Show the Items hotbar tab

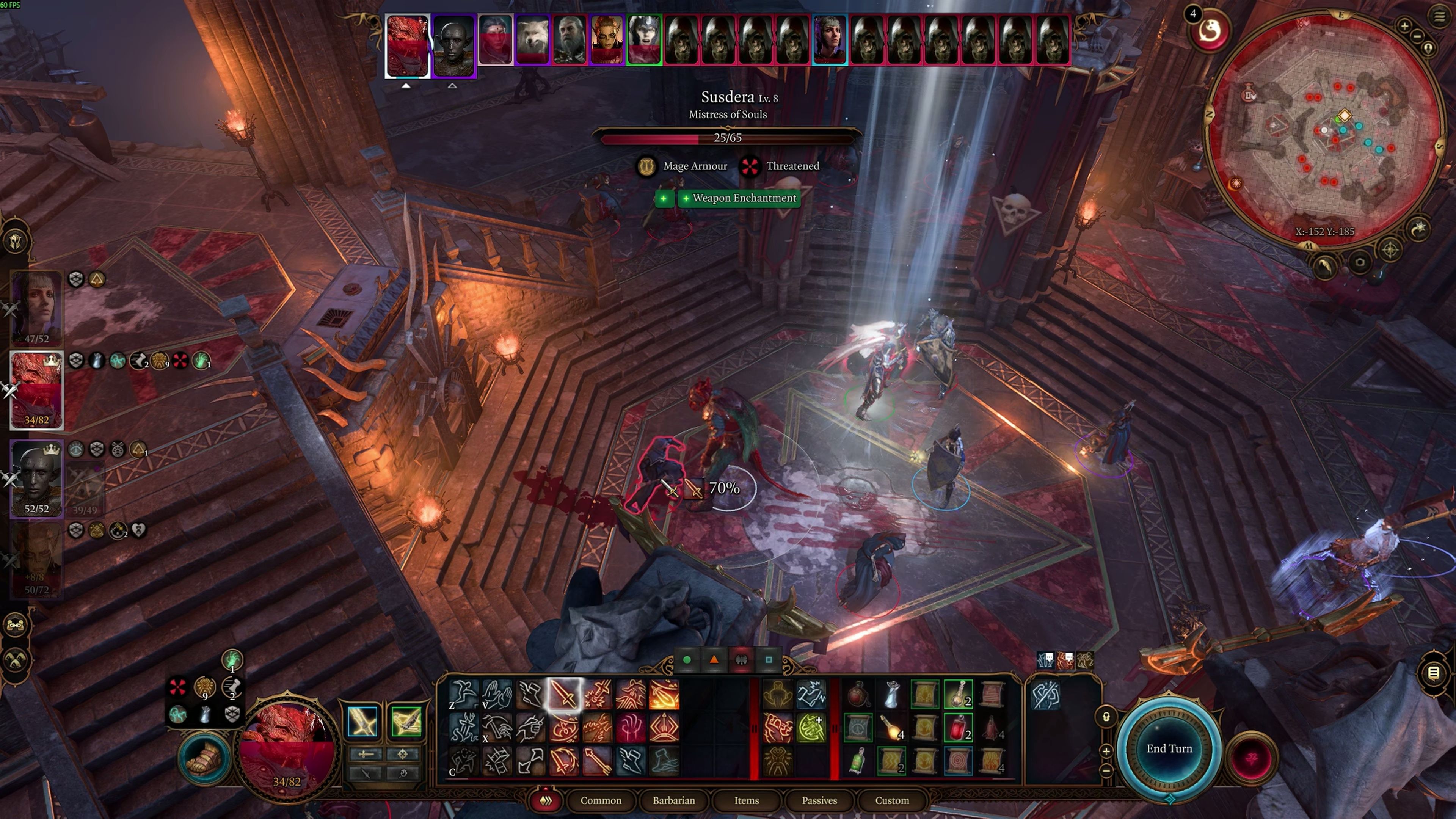pyautogui.click(x=746, y=800)
